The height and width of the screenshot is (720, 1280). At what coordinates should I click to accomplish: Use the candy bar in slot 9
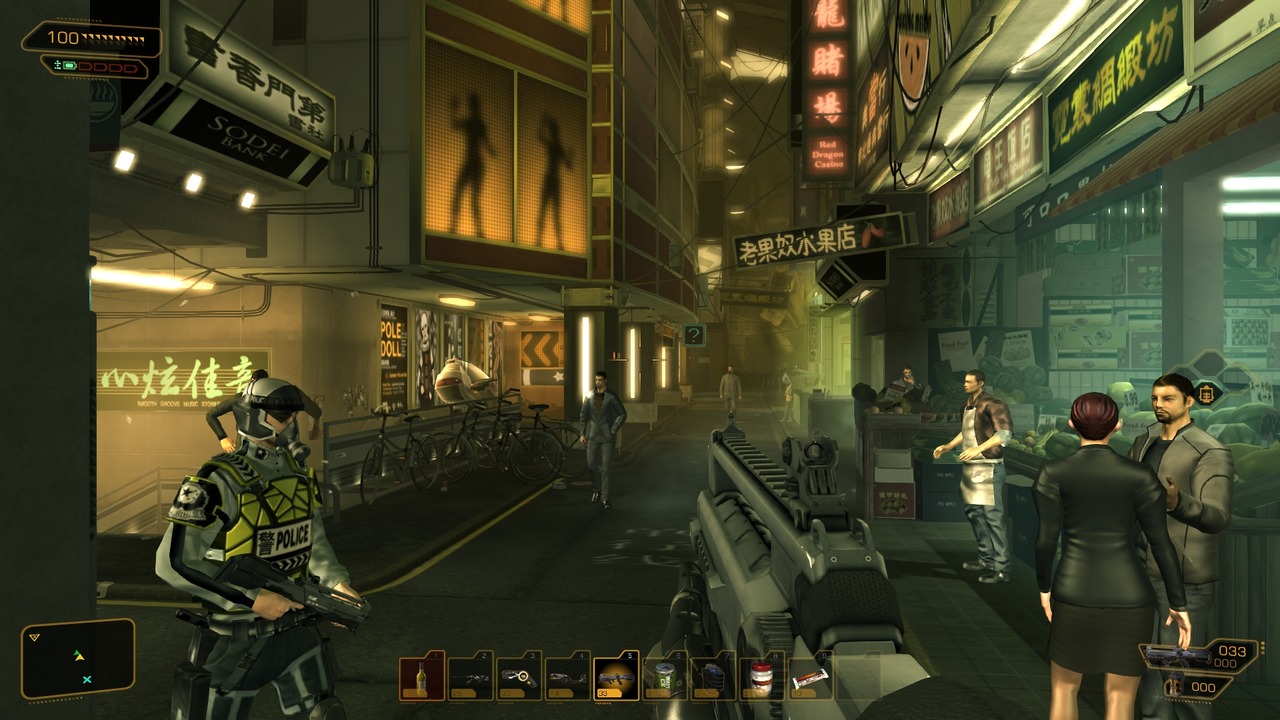(x=809, y=677)
